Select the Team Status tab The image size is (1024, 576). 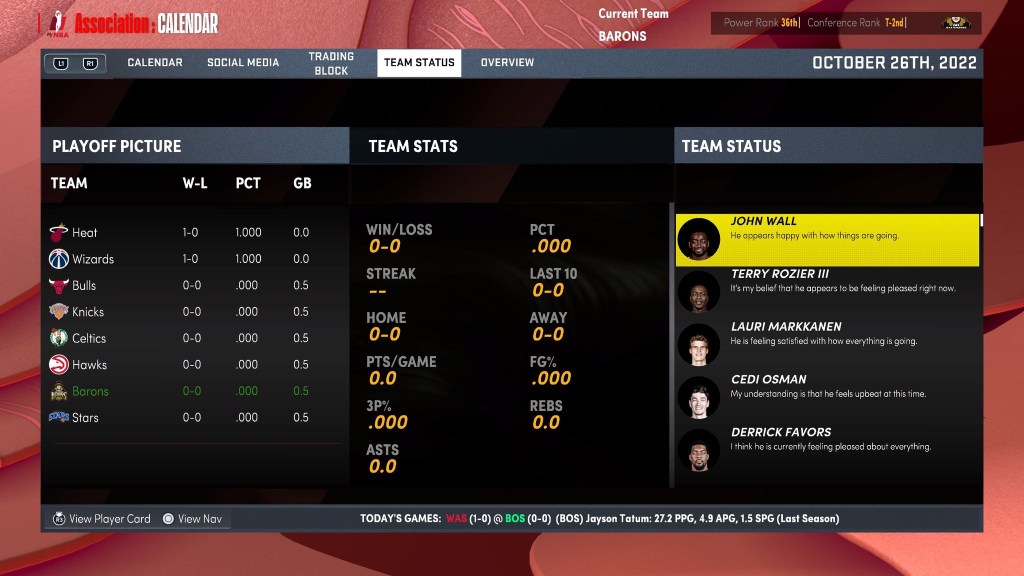coord(419,63)
